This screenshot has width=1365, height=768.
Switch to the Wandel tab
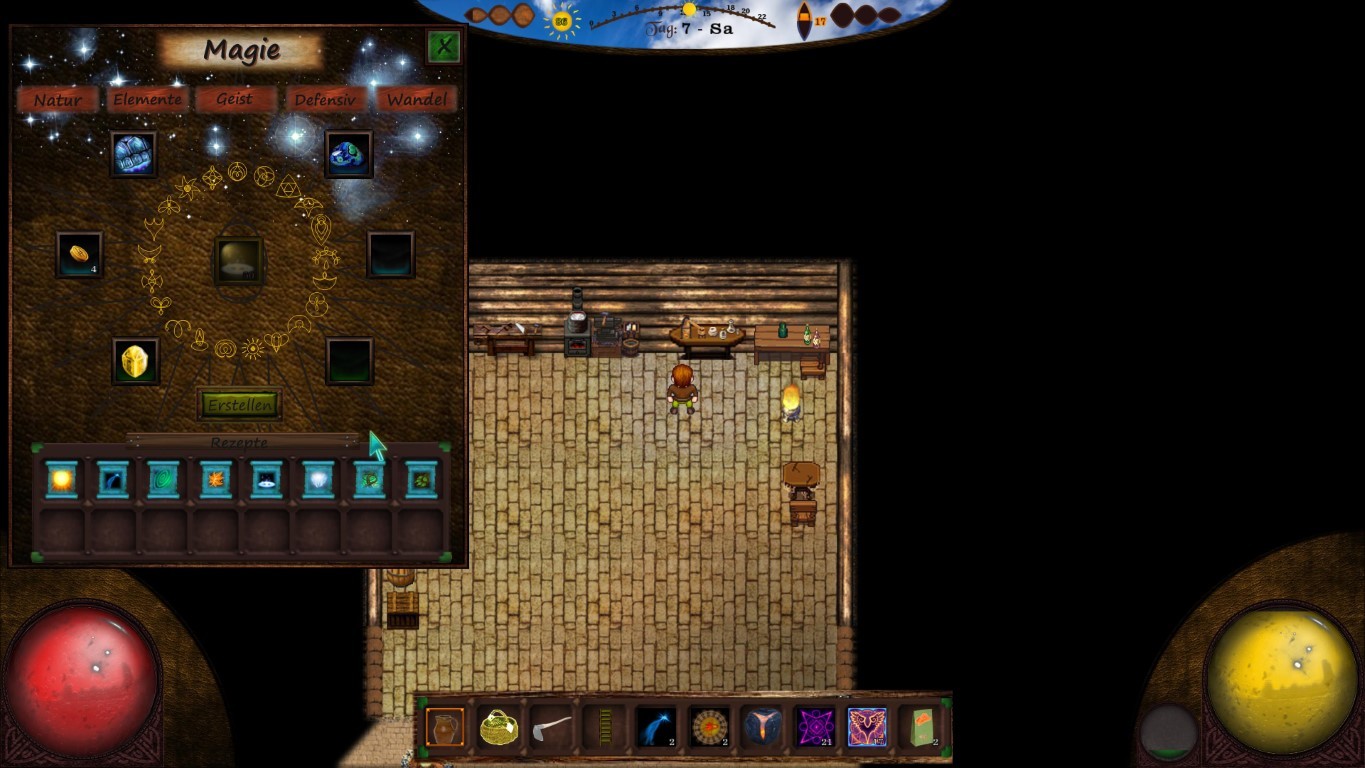pos(417,99)
